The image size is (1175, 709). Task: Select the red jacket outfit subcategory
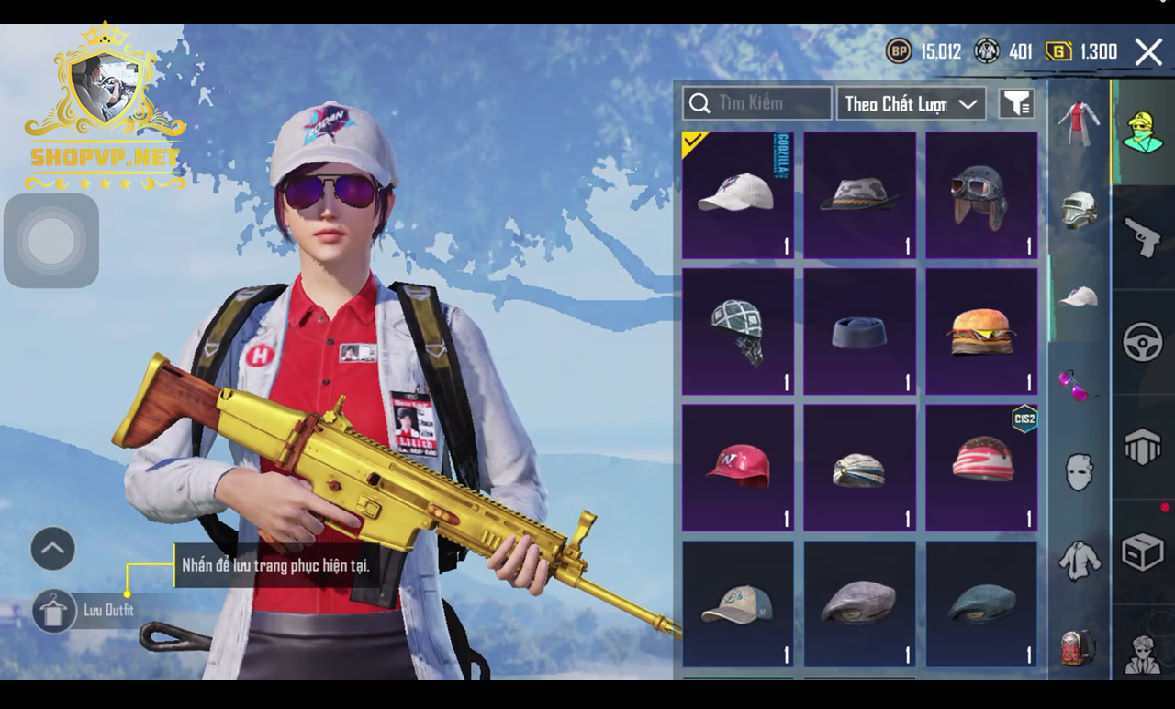pyautogui.click(x=1079, y=124)
